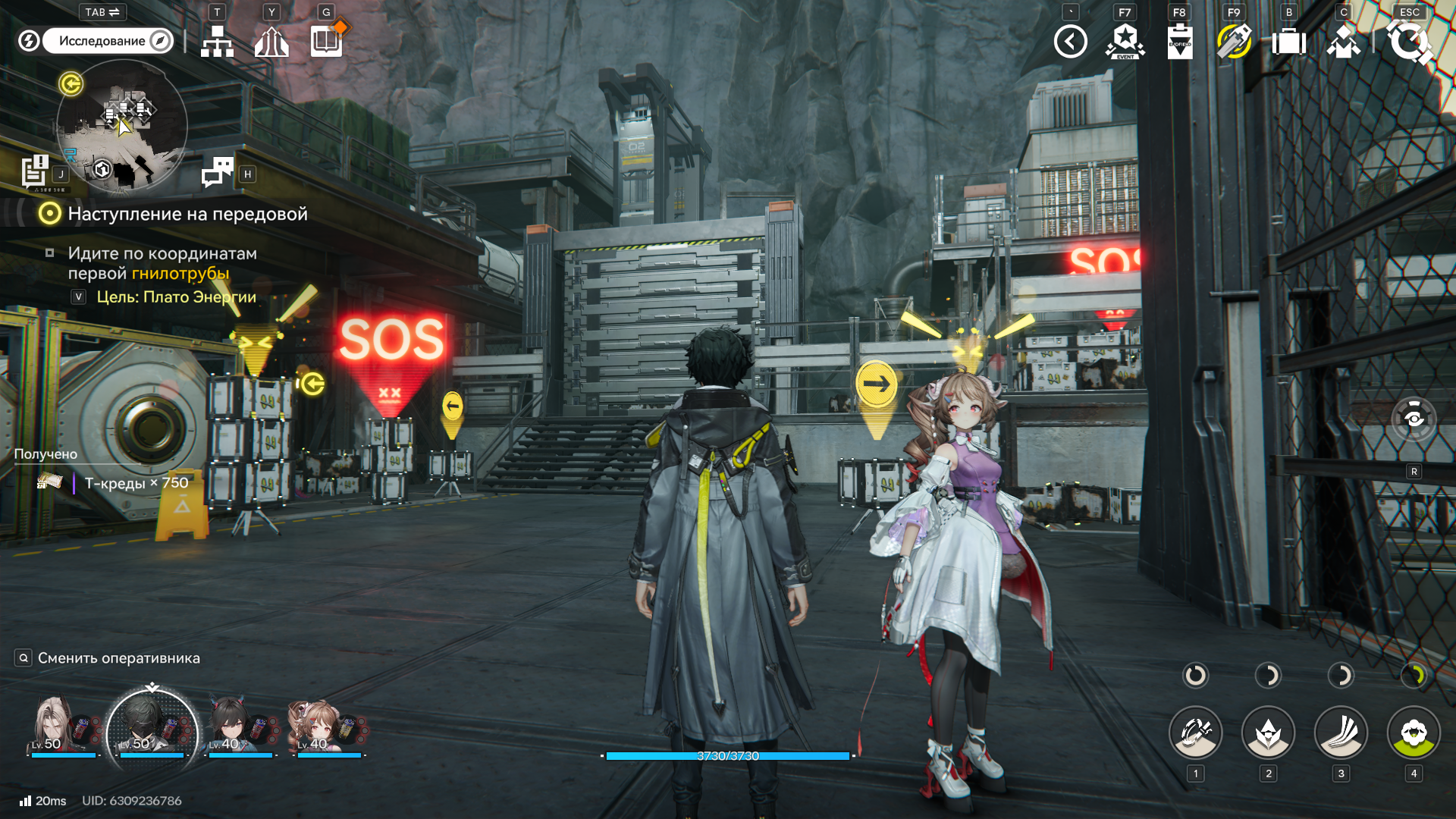
Task: Select the Наступление на передовой quest tracker
Action: 187,214
